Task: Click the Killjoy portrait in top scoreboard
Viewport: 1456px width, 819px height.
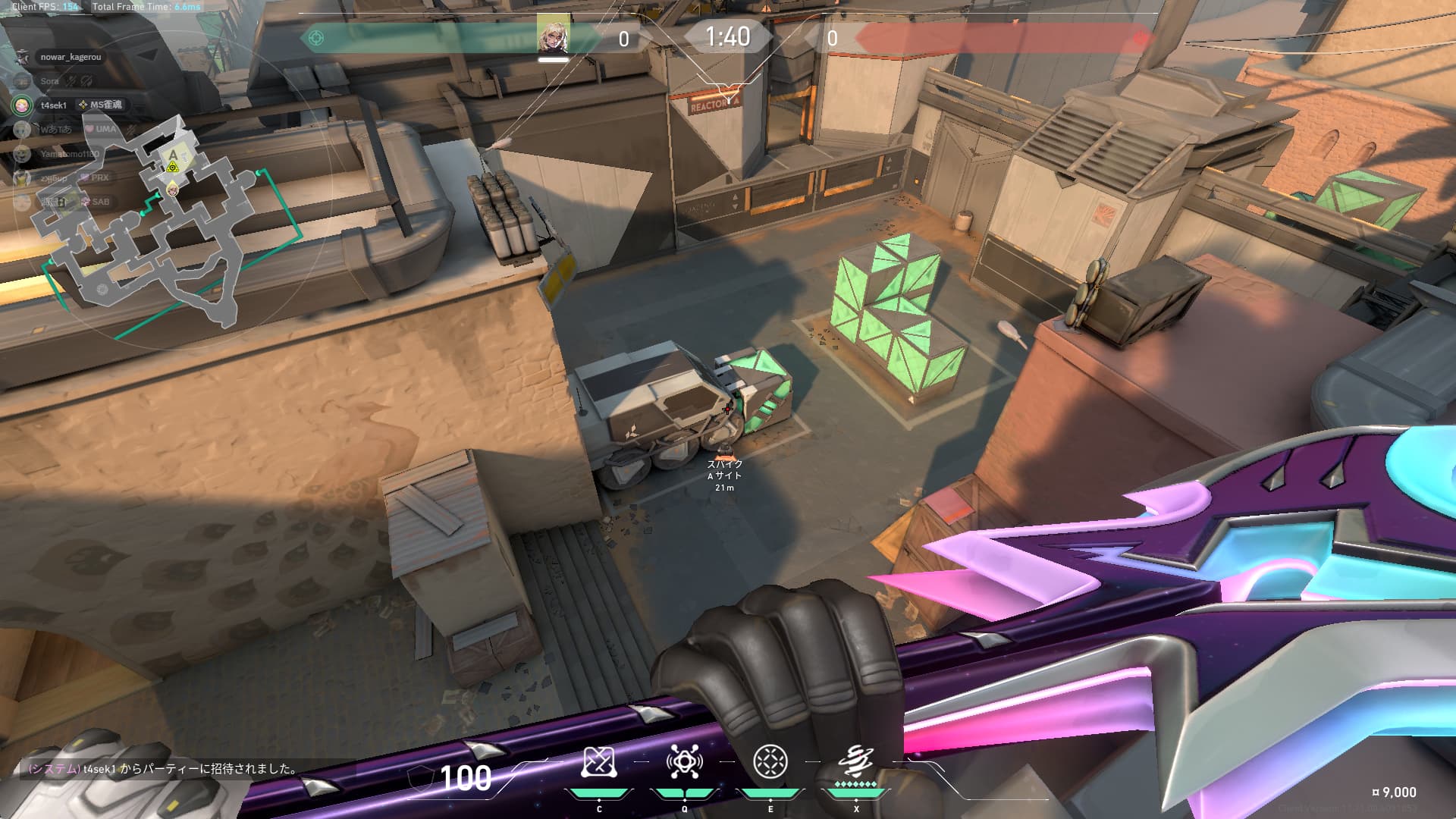Action: 553,35
